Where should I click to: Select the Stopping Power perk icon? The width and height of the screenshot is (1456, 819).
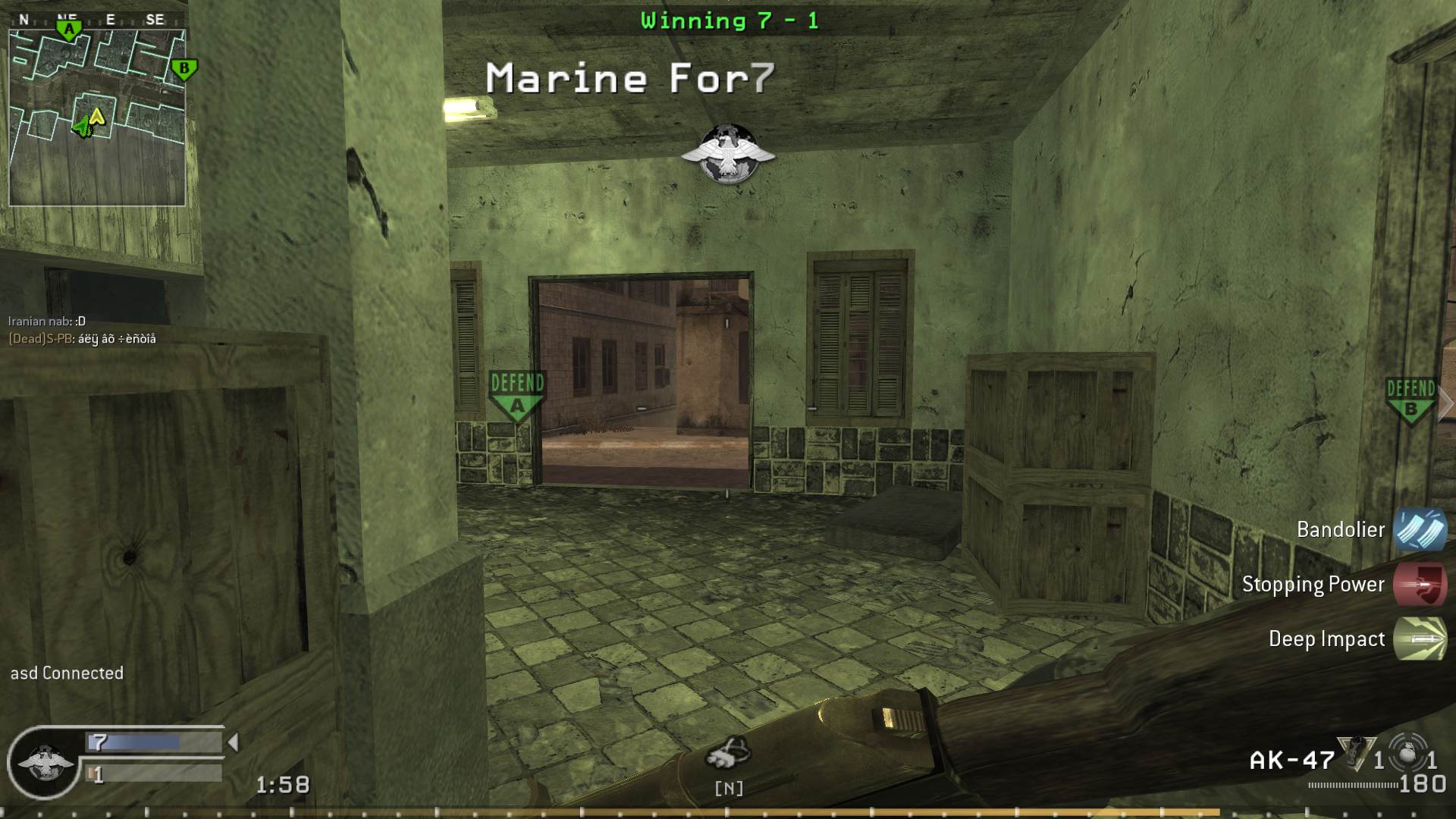tap(1424, 585)
